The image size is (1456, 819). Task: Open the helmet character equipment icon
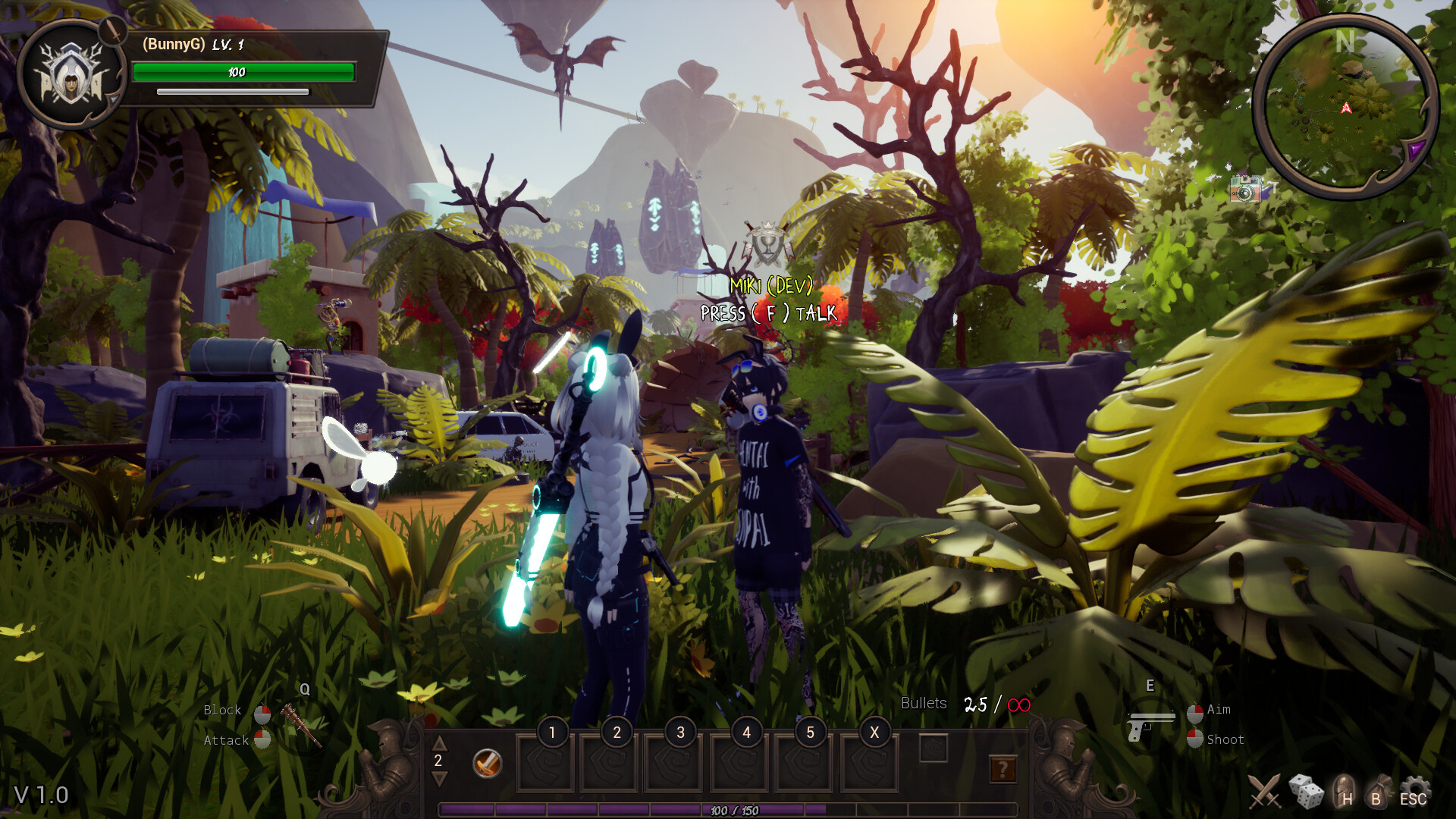1344,791
